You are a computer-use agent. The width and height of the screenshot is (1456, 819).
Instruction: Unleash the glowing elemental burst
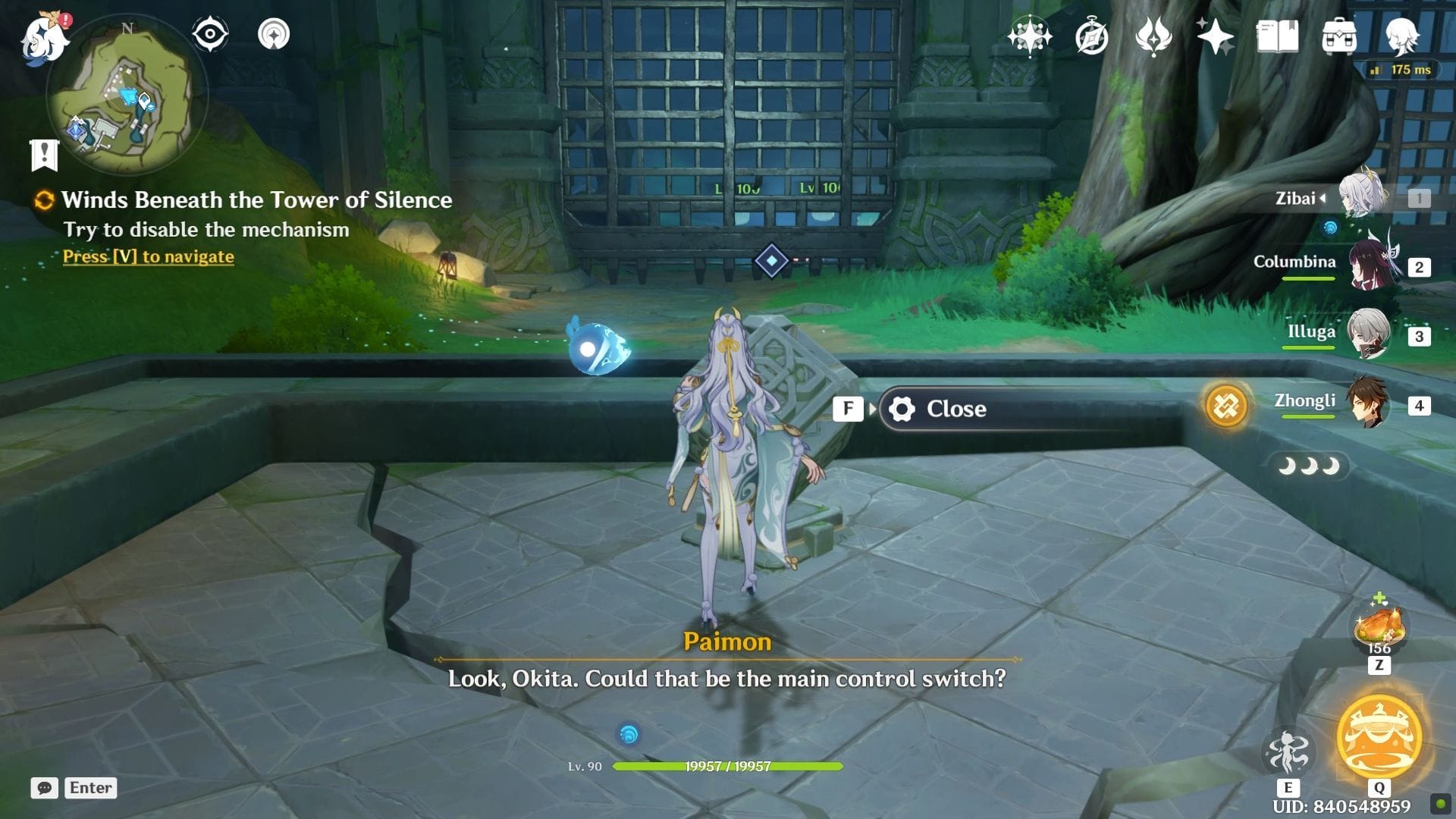click(1379, 737)
